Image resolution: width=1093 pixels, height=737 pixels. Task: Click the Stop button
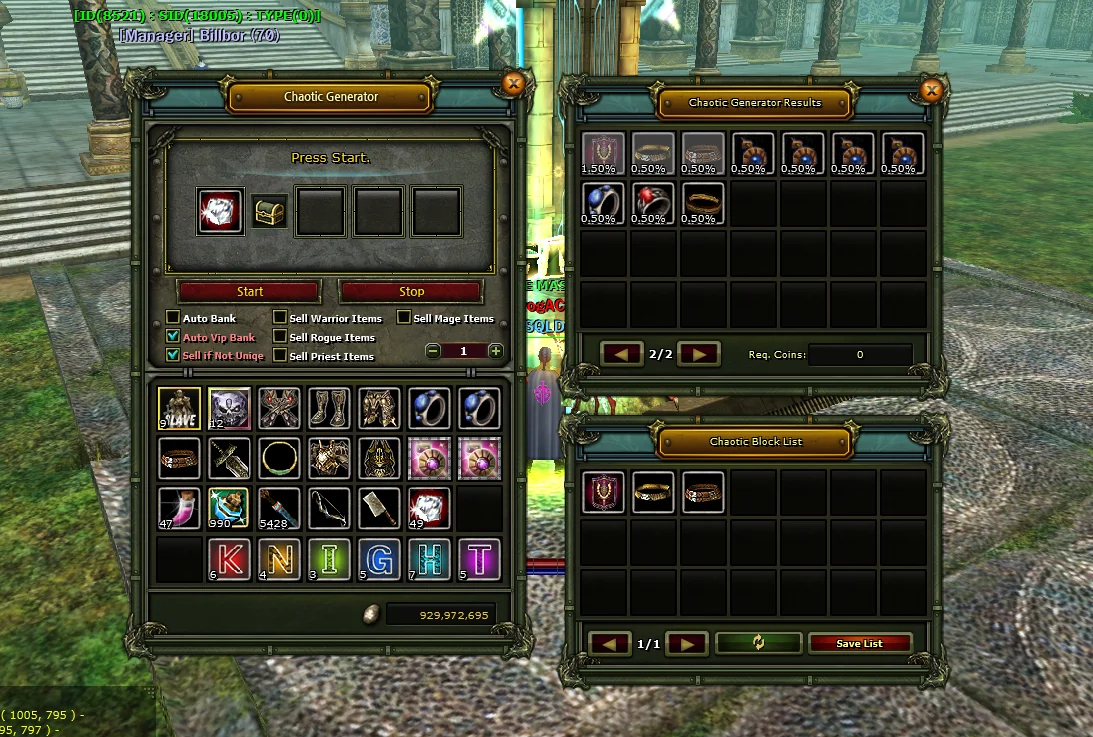(411, 291)
